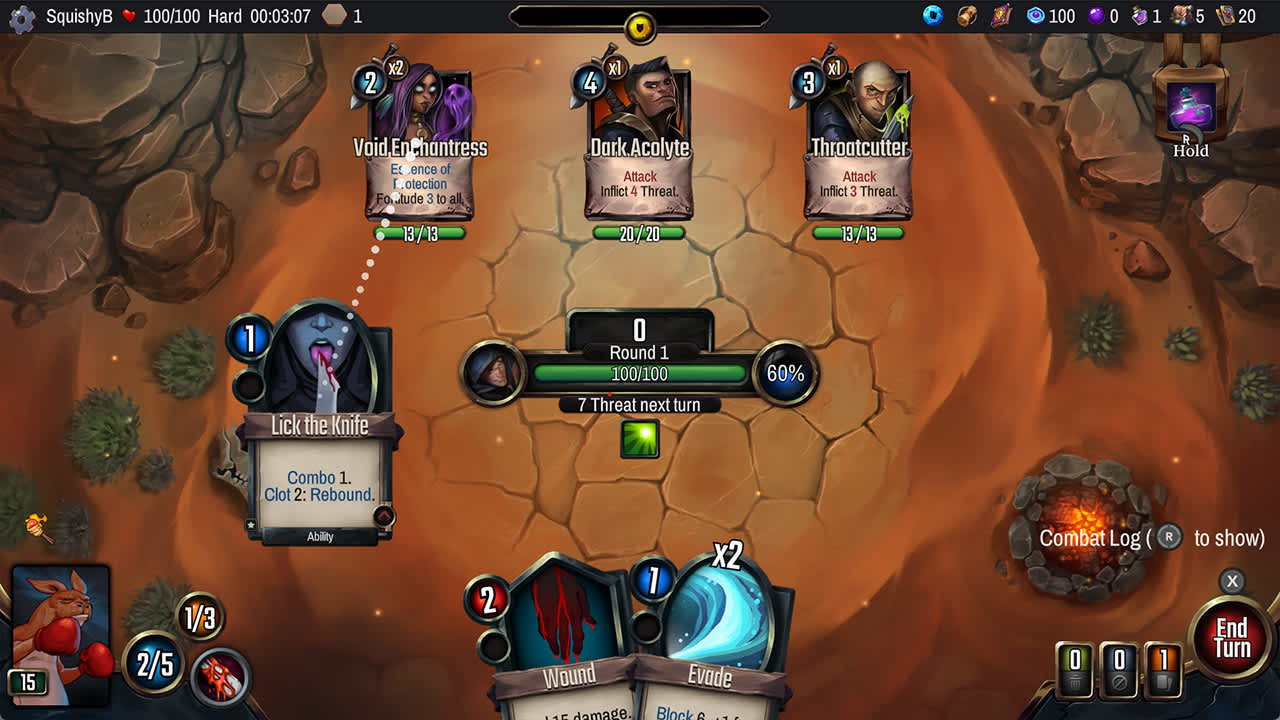Target the Void Enchantress enemy card
1280x720 pixels.
(x=420, y=150)
